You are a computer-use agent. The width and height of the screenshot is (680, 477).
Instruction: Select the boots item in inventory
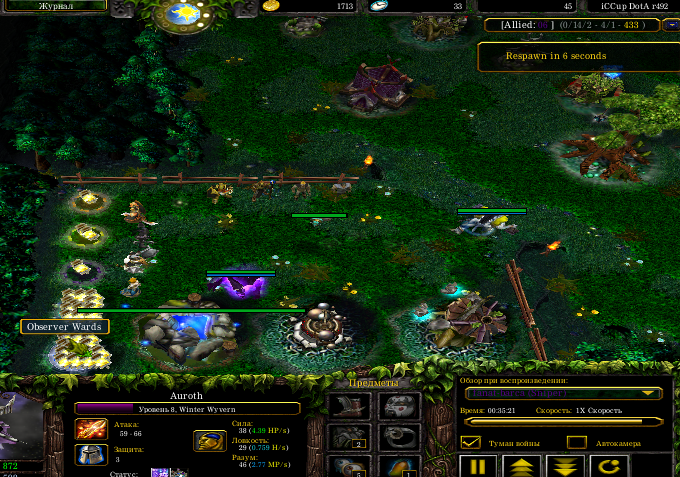[x=349, y=406]
